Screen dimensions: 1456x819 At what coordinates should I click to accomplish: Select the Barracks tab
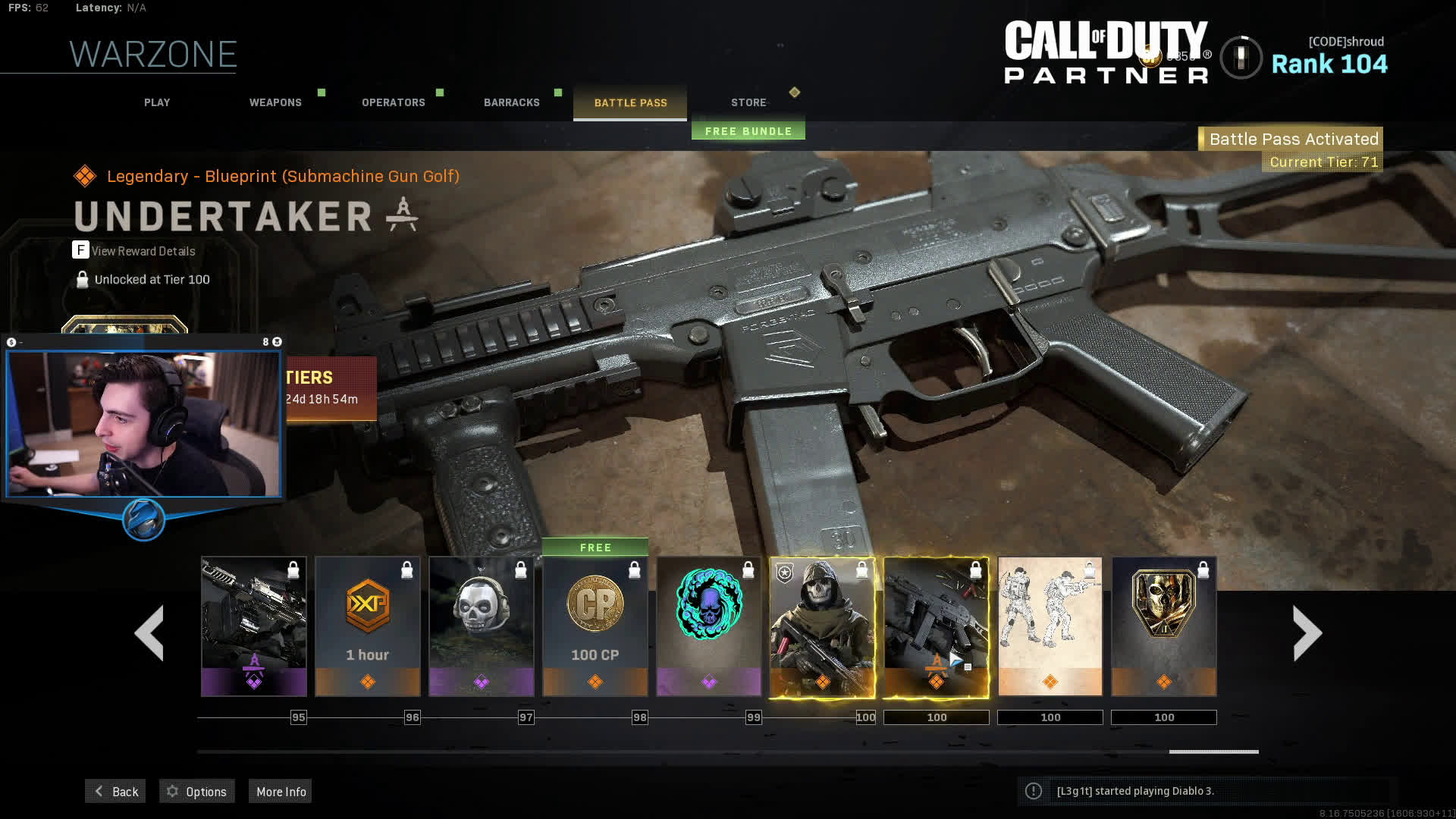coord(512,102)
